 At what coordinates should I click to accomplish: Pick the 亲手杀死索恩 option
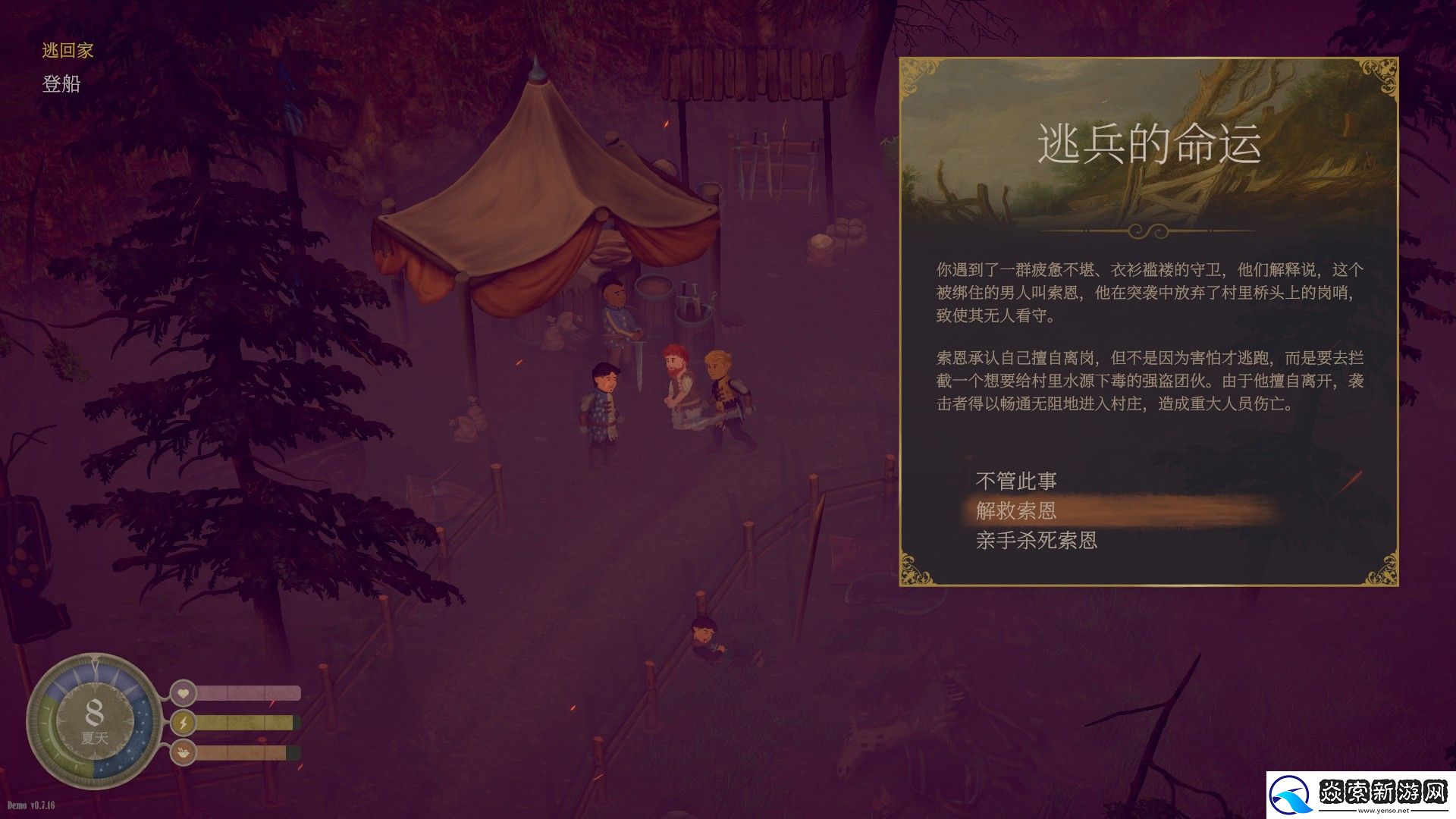pos(1036,541)
